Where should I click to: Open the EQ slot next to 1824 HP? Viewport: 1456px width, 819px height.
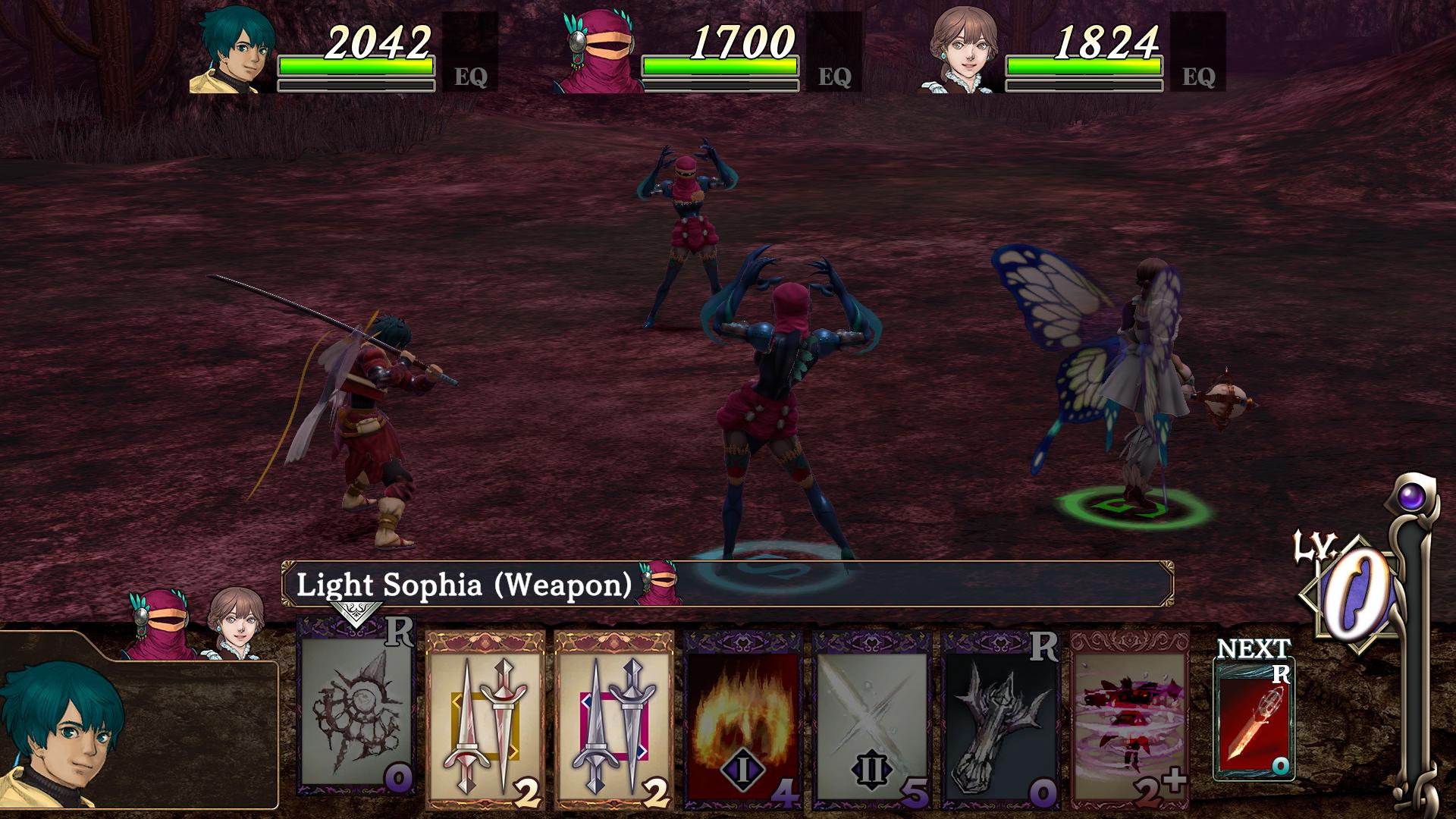pos(1198,53)
